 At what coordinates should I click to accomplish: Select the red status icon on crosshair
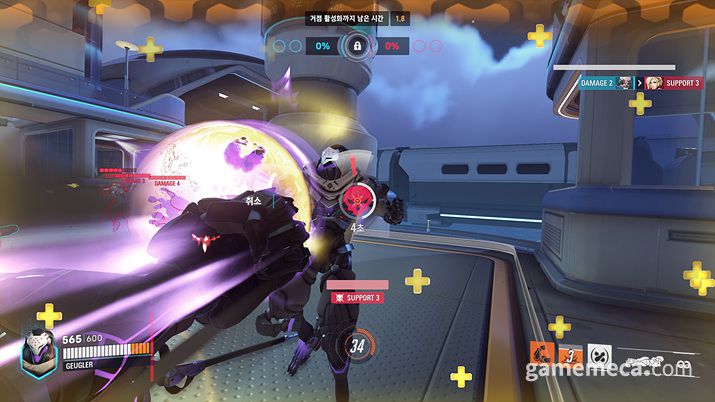tap(353, 201)
